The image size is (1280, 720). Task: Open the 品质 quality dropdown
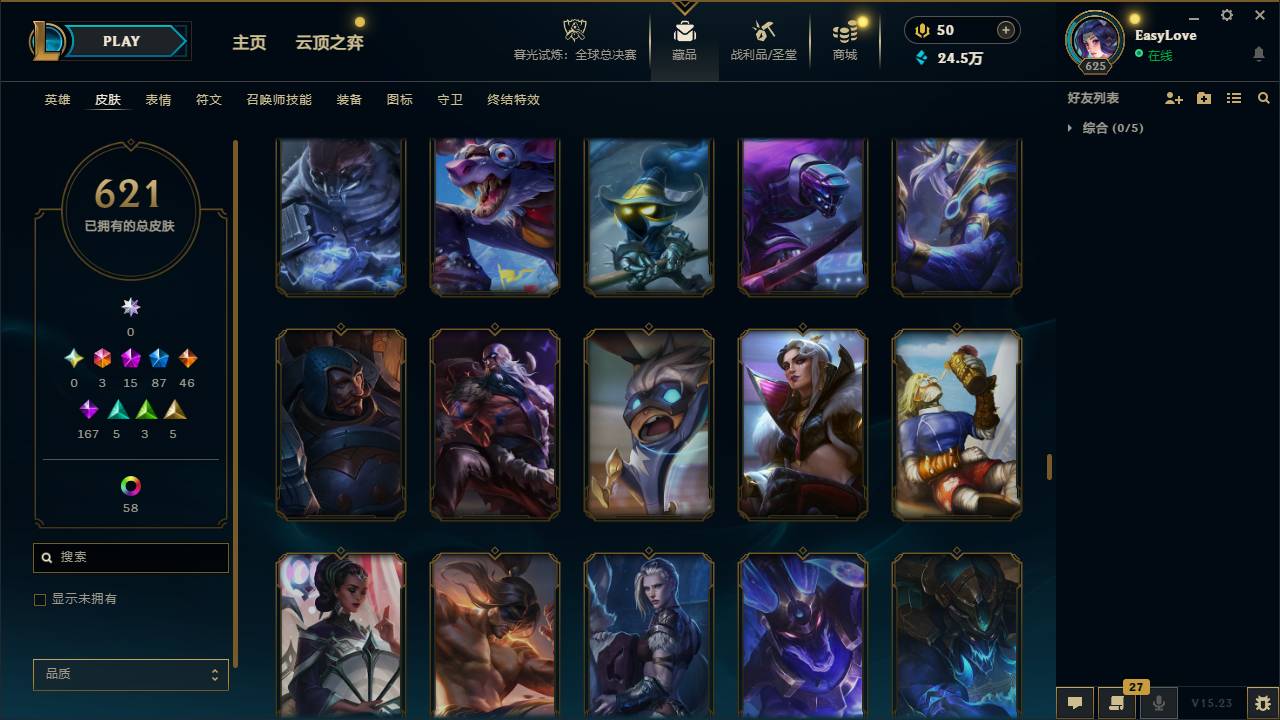point(130,674)
